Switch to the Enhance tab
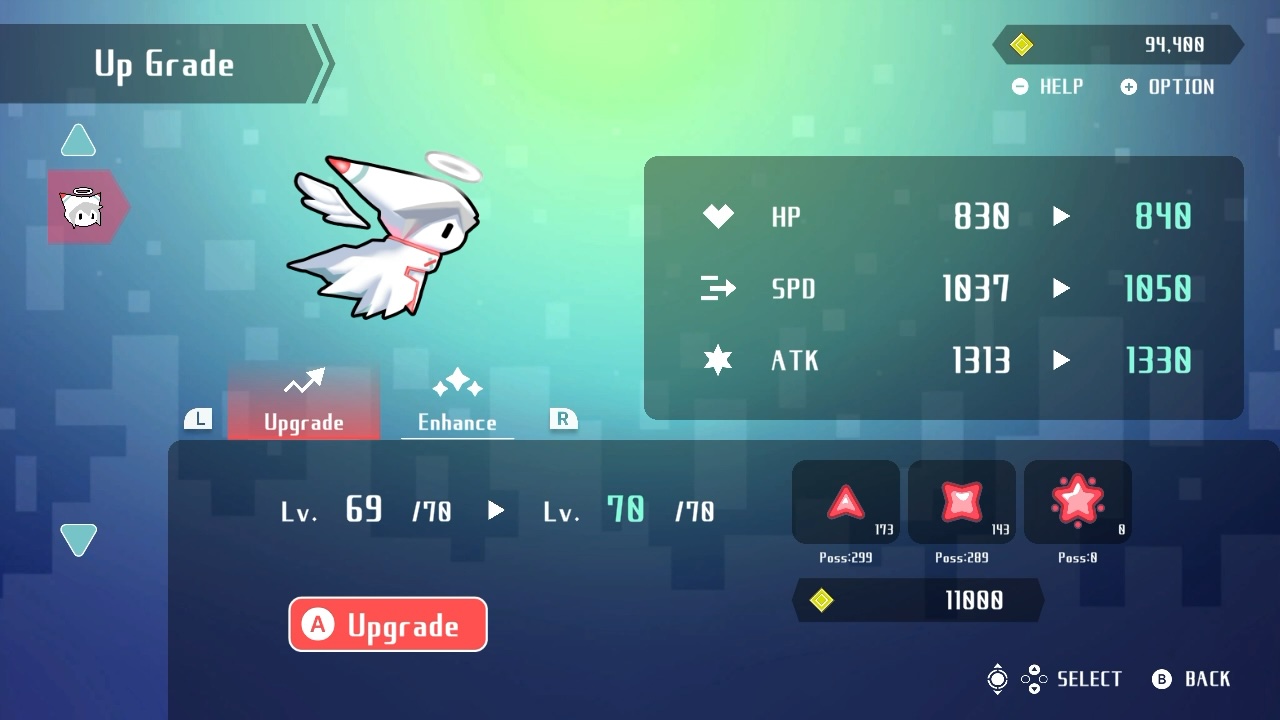 pos(457,422)
